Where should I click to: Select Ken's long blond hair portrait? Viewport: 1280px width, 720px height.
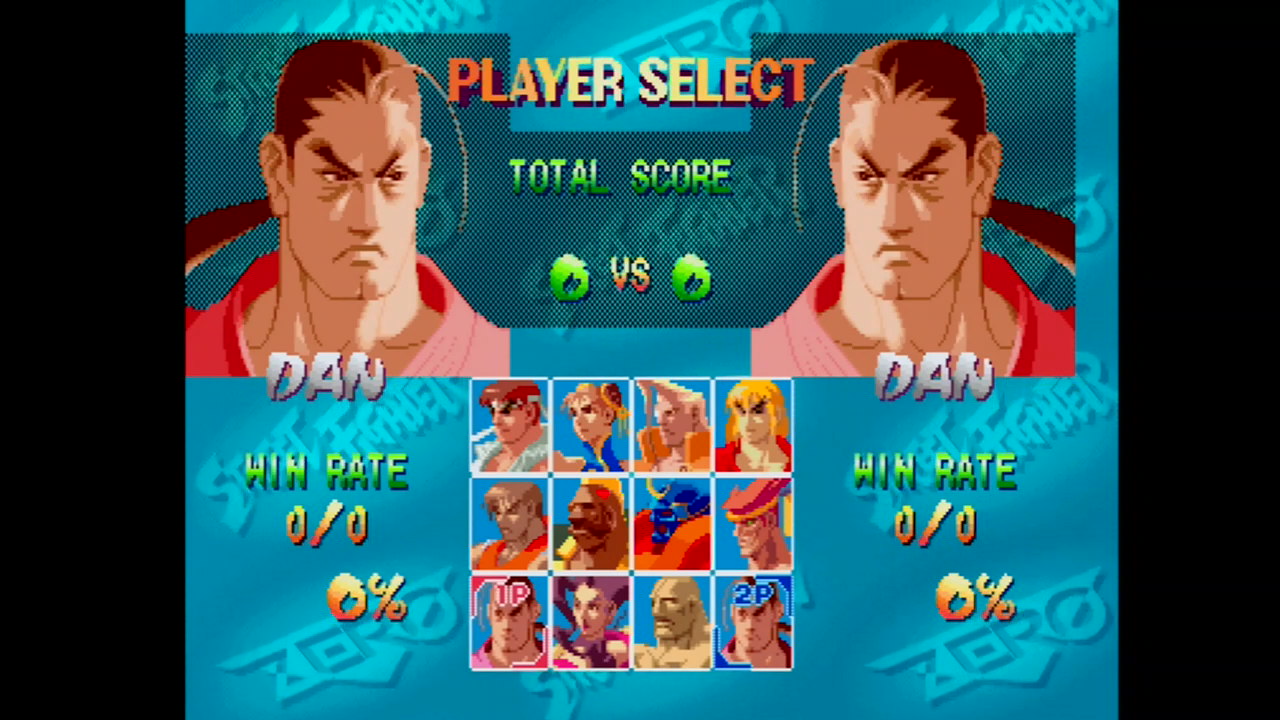click(x=753, y=425)
